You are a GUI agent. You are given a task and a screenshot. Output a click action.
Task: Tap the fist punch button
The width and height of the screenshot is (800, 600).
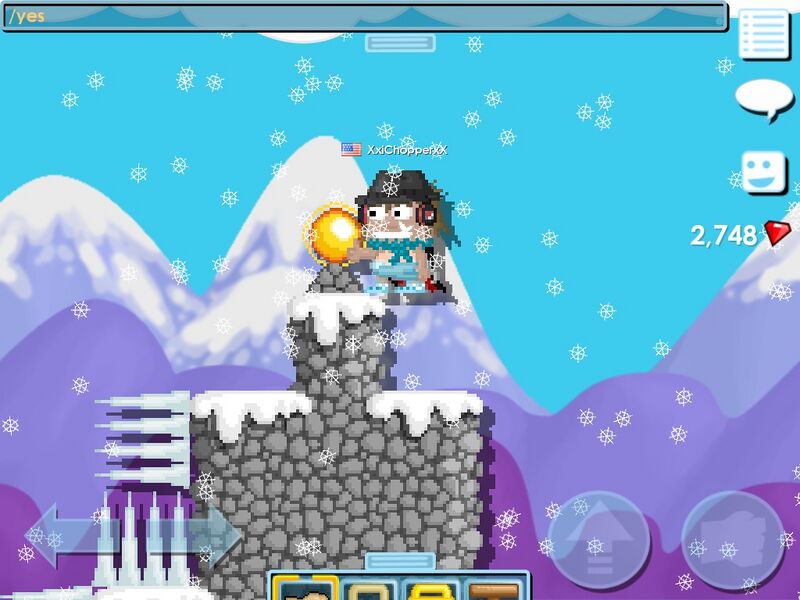pyautogui.click(x=733, y=540)
